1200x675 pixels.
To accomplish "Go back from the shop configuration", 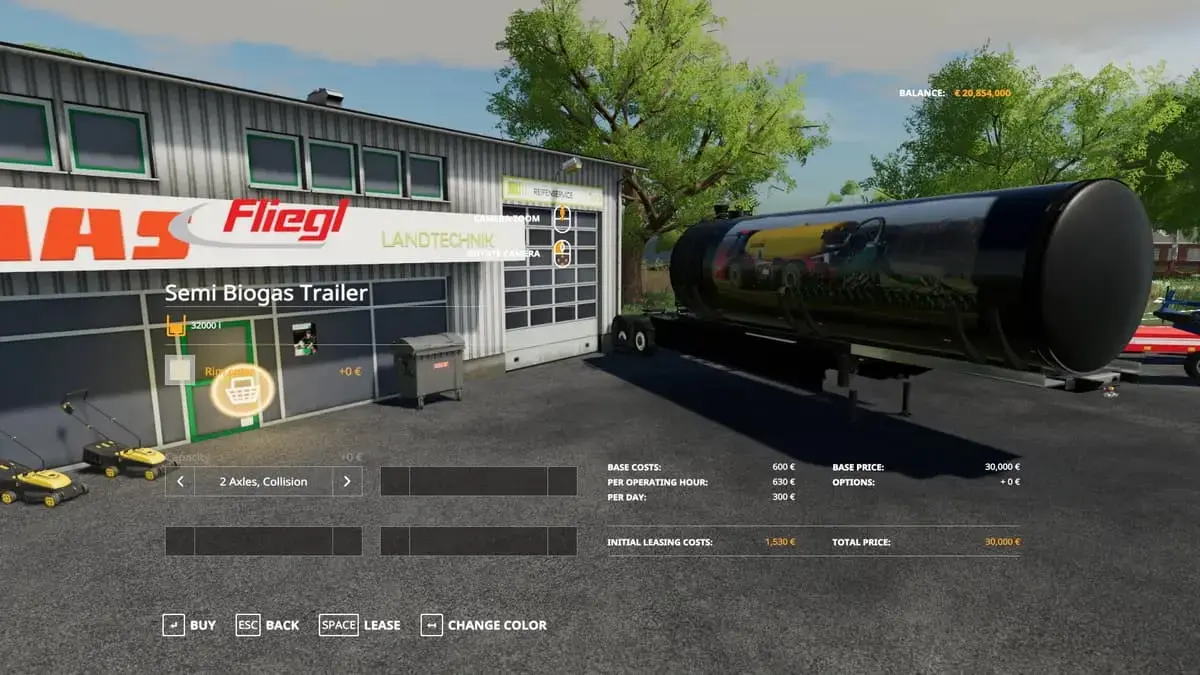I will tap(267, 625).
